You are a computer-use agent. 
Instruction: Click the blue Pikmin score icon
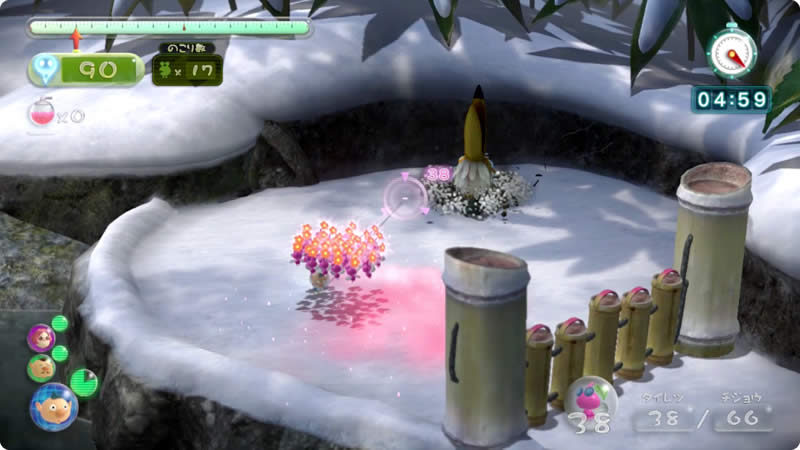pos(45,69)
